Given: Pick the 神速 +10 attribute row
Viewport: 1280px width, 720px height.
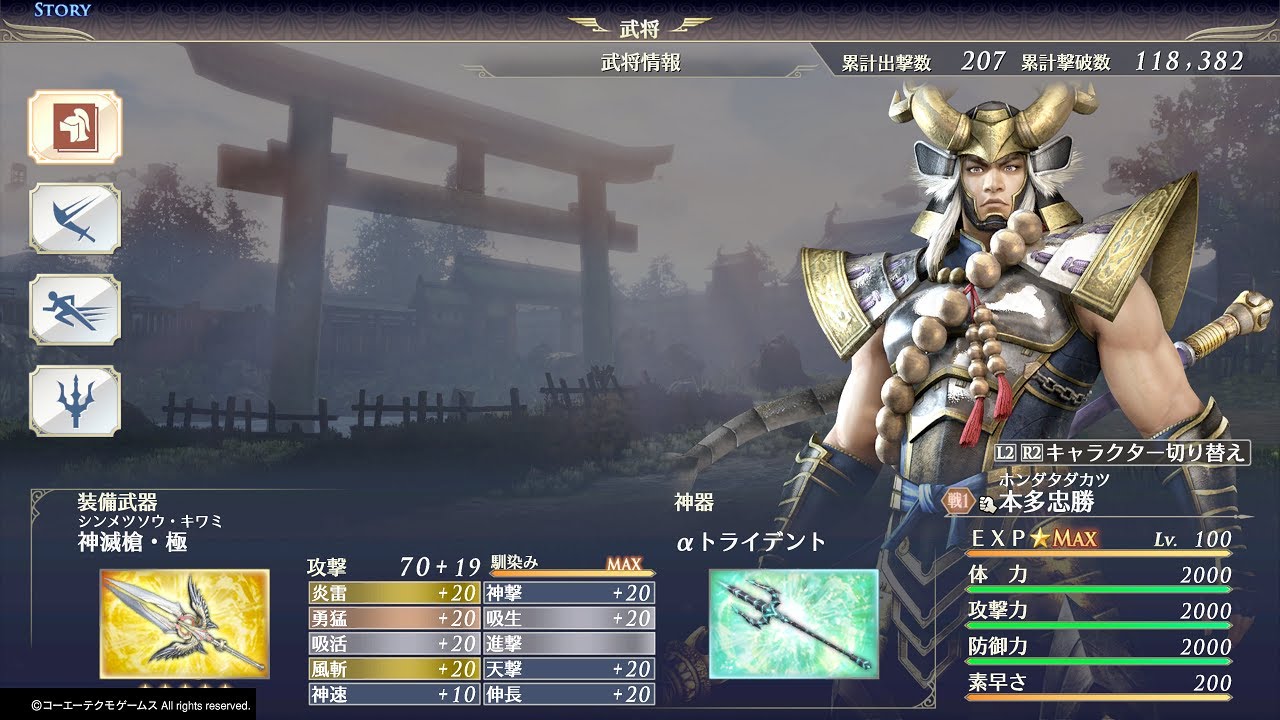Looking at the screenshot, I should (x=393, y=694).
